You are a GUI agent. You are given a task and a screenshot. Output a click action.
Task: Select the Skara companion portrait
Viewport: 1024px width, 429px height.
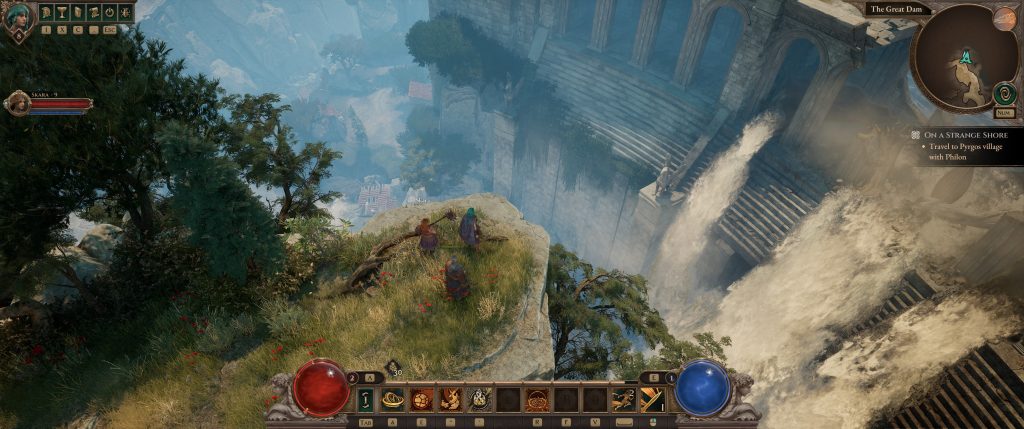point(17,103)
